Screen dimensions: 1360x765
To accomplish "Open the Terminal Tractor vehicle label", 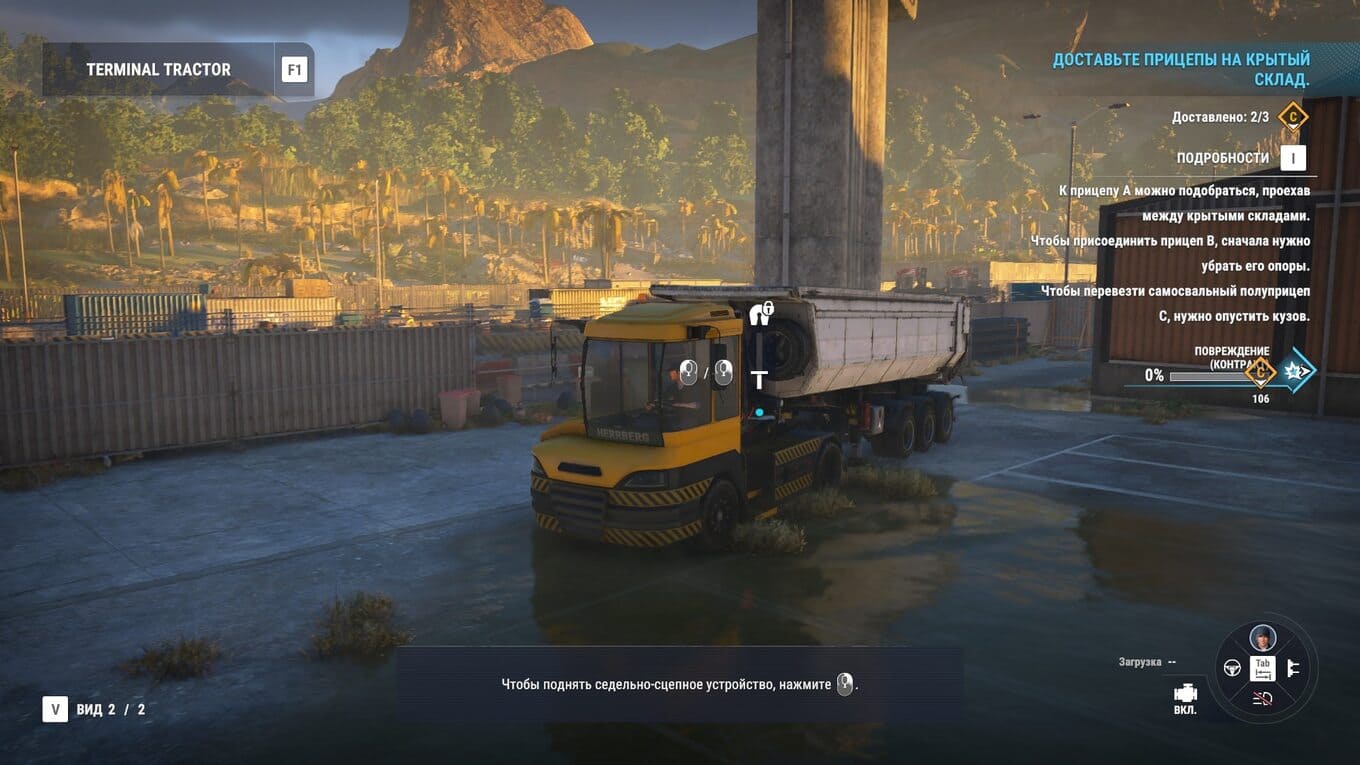I will coord(158,70).
